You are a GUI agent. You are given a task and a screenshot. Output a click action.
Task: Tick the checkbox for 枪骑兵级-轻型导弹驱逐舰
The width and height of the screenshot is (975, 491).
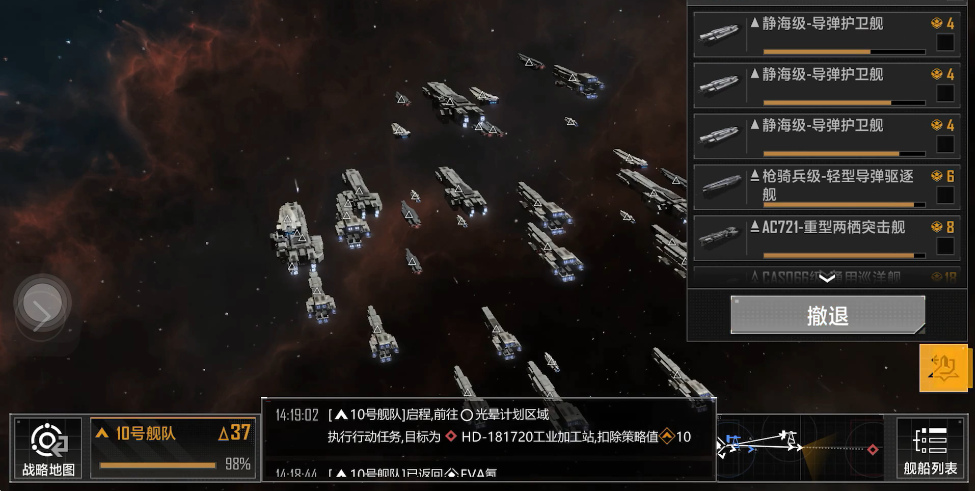944,194
